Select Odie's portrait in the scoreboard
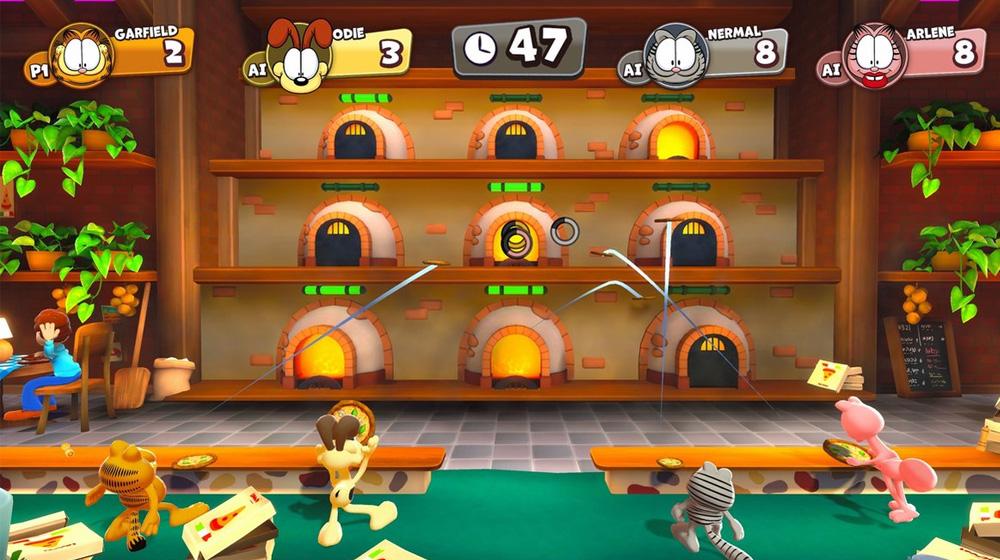This screenshot has height=560, width=1000. coord(299,56)
